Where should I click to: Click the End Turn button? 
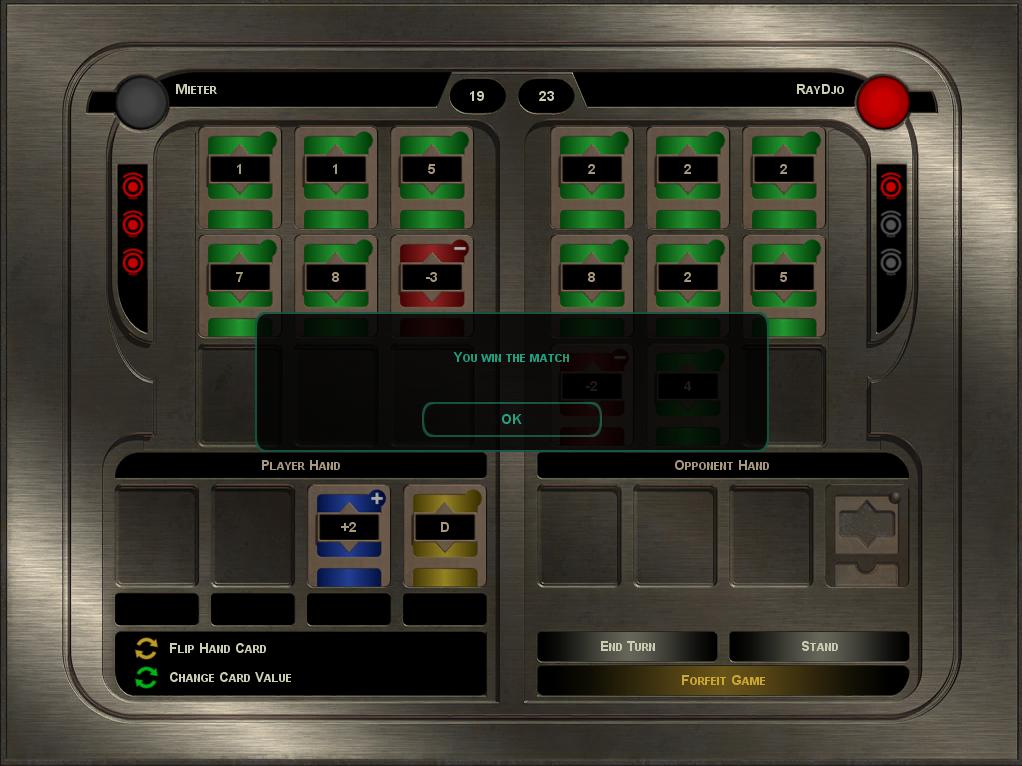(x=627, y=646)
